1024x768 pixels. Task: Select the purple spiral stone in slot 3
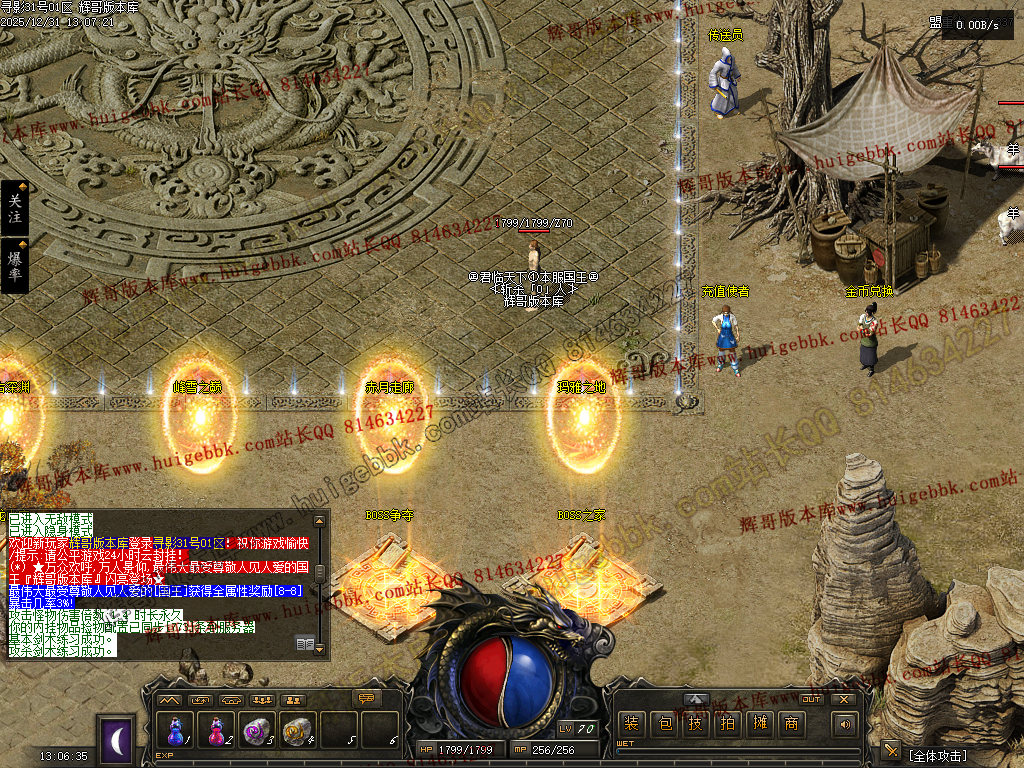click(x=257, y=731)
